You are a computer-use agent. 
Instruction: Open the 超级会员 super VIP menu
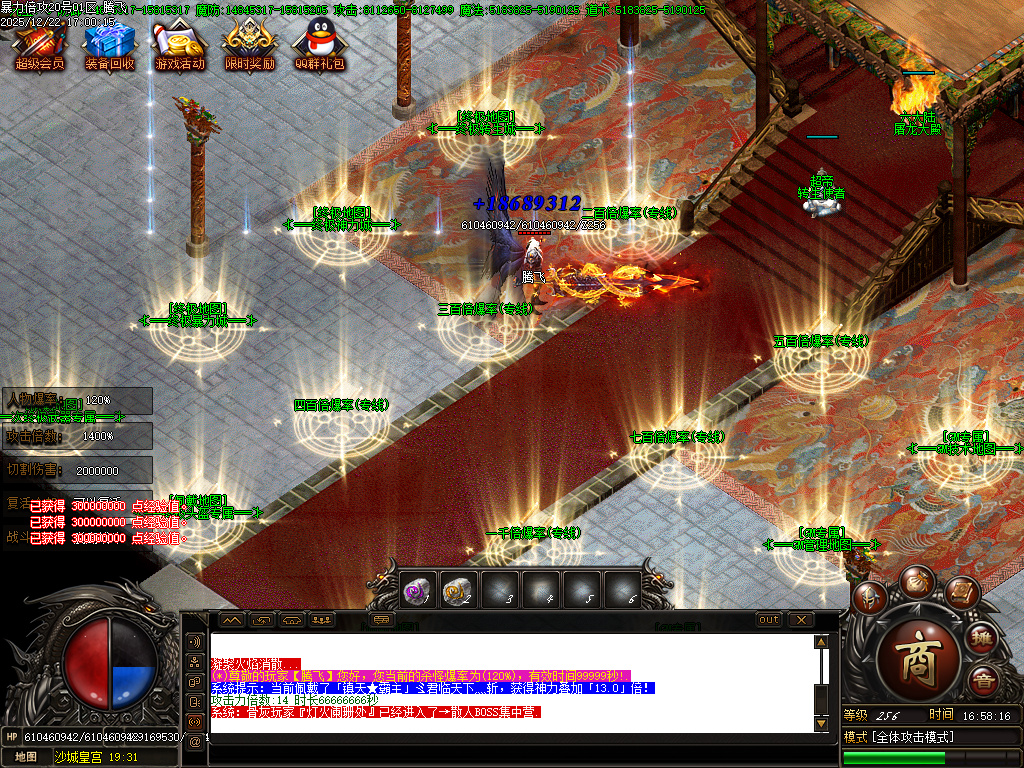coord(39,45)
